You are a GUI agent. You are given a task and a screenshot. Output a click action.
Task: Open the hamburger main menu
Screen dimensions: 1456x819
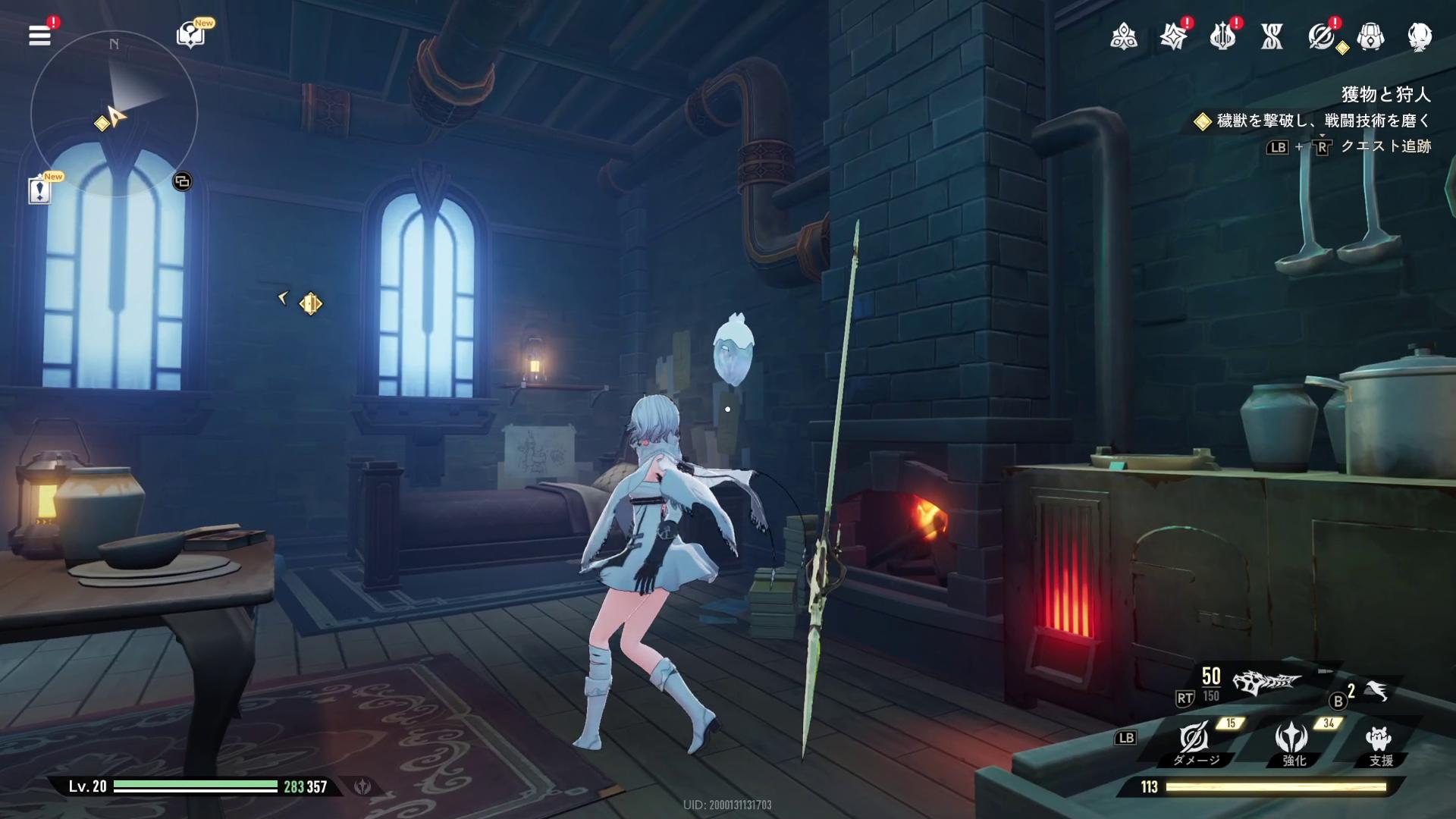[39, 35]
